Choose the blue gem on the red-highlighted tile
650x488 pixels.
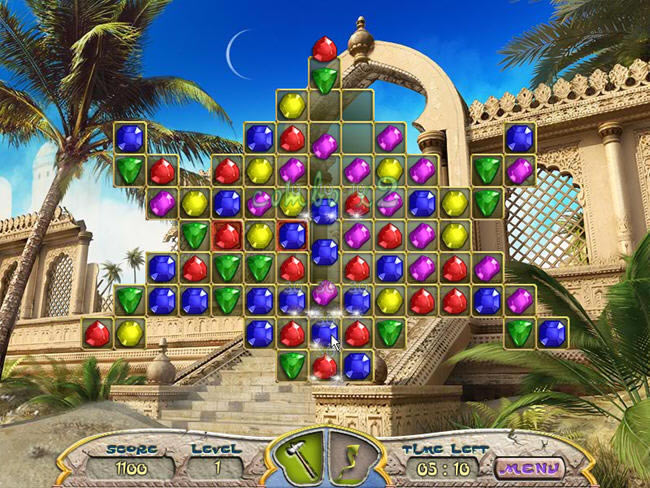pos(292,235)
